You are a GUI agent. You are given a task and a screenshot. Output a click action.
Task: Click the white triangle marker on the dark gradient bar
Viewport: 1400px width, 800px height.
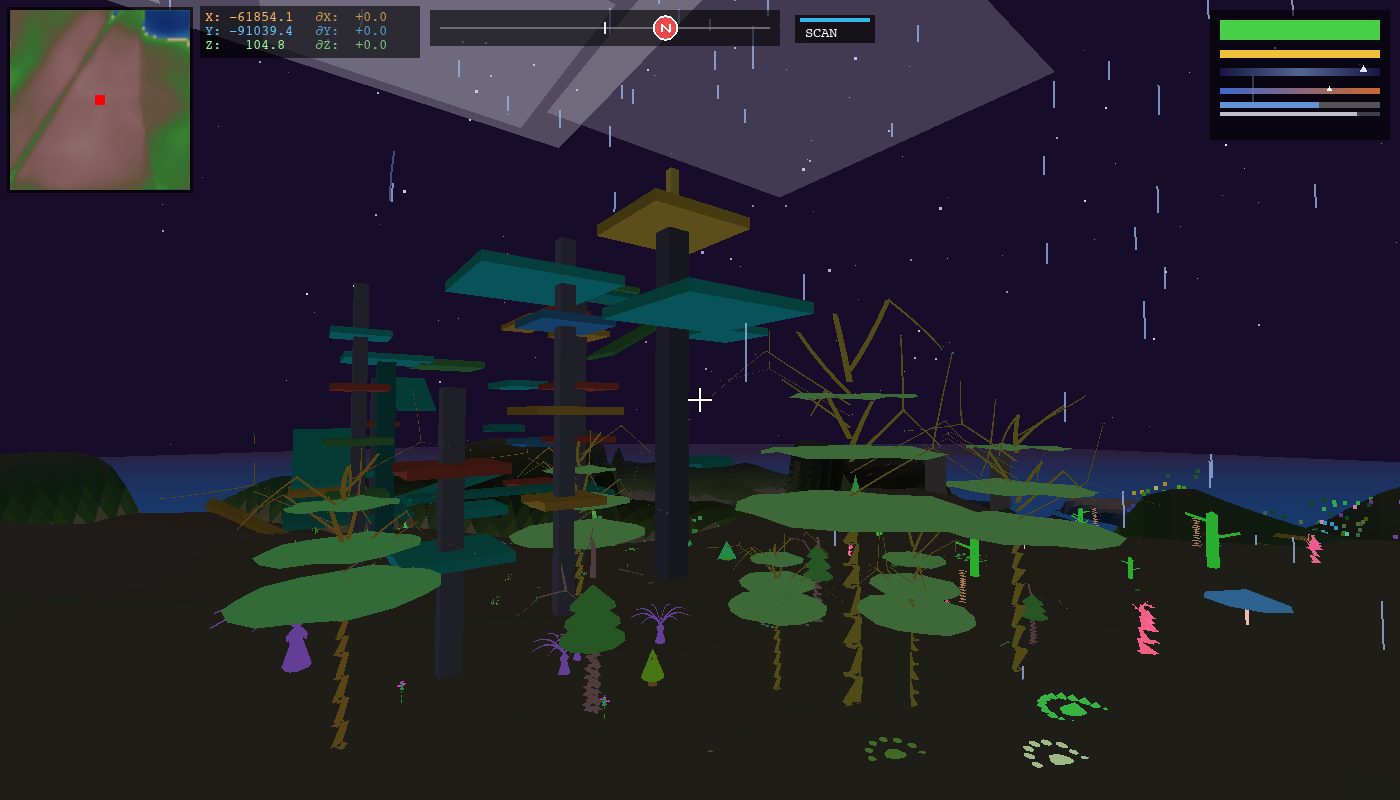[1363, 69]
